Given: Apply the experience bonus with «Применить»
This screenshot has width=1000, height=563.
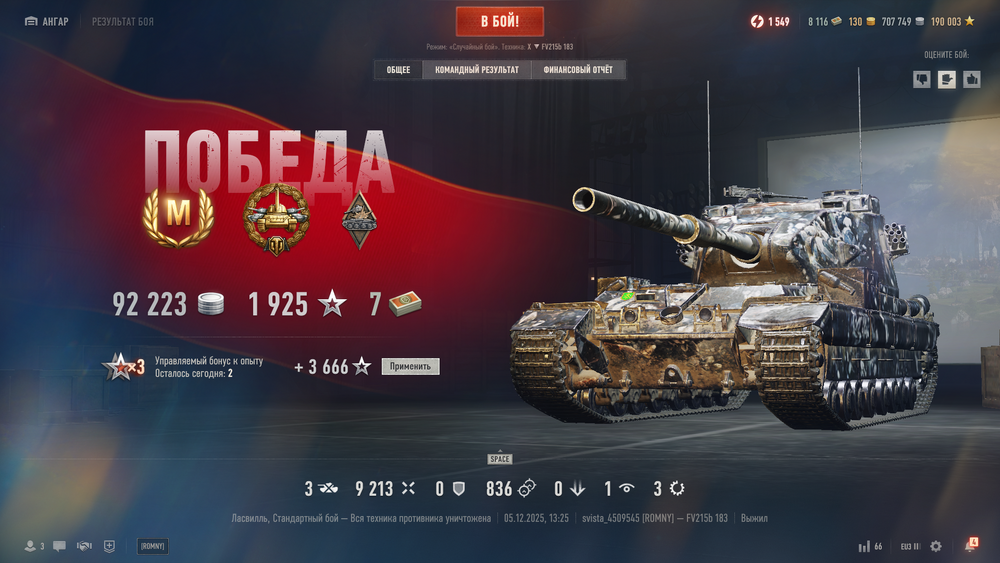Looking at the screenshot, I should (410, 367).
